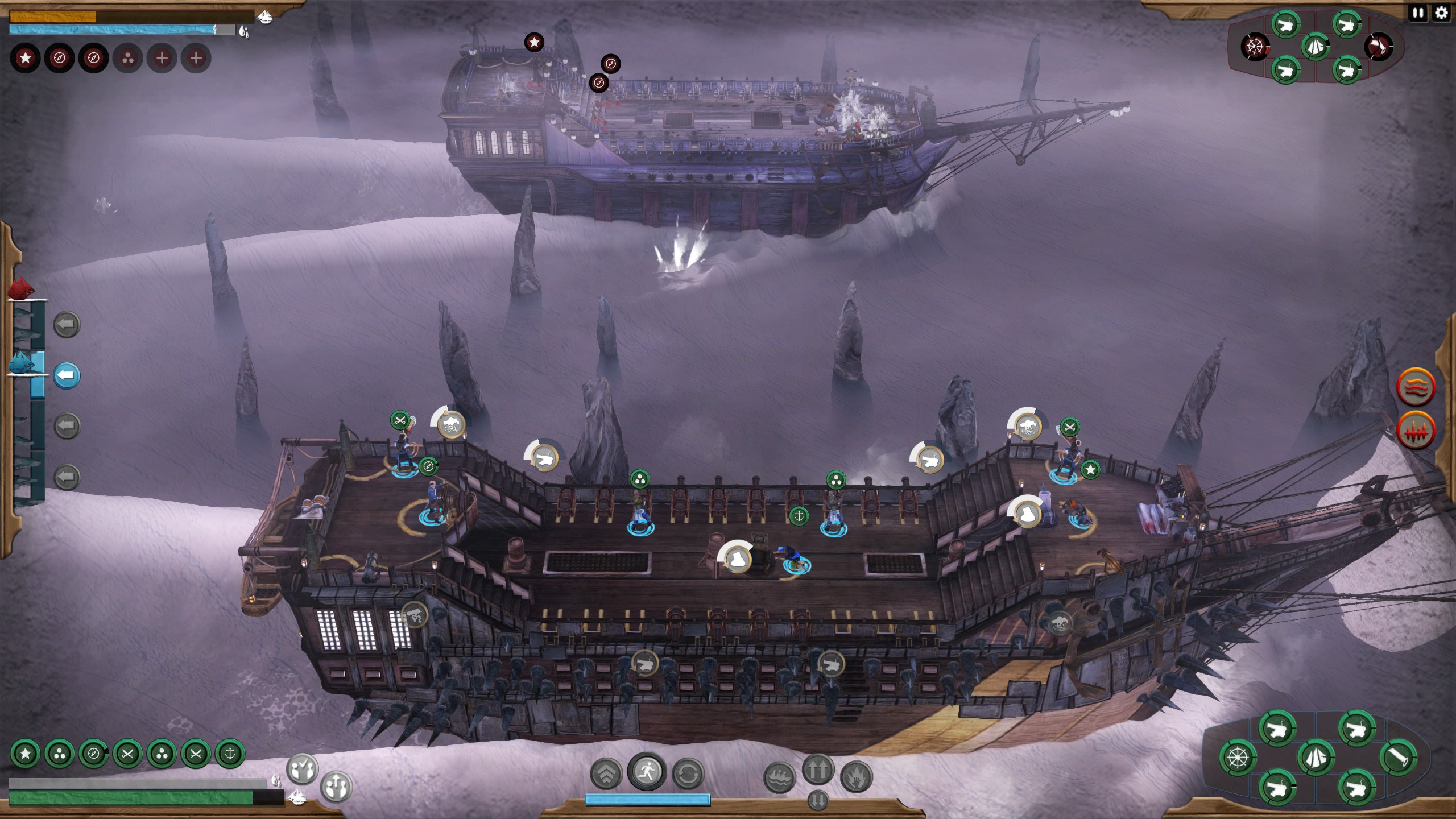This screenshot has height=819, width=1456.
Task: Click the highlighted blue arrow on range track
Action: (x=67, y=375)
